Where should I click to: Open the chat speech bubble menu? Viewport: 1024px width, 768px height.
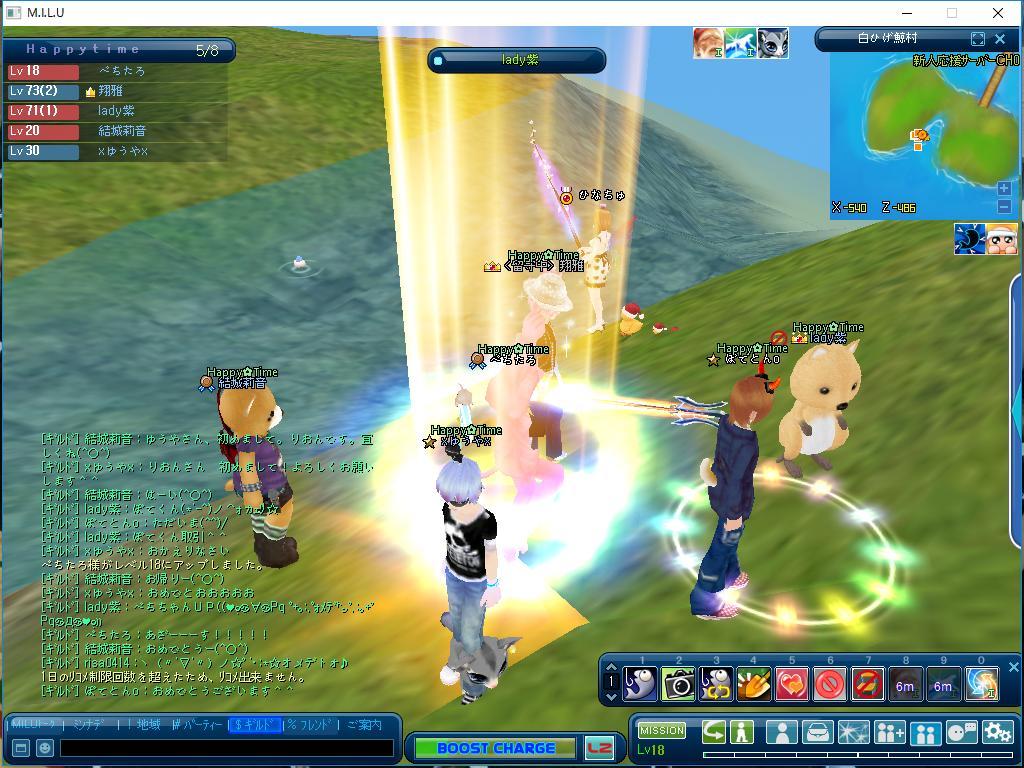[x=961, y=732]
